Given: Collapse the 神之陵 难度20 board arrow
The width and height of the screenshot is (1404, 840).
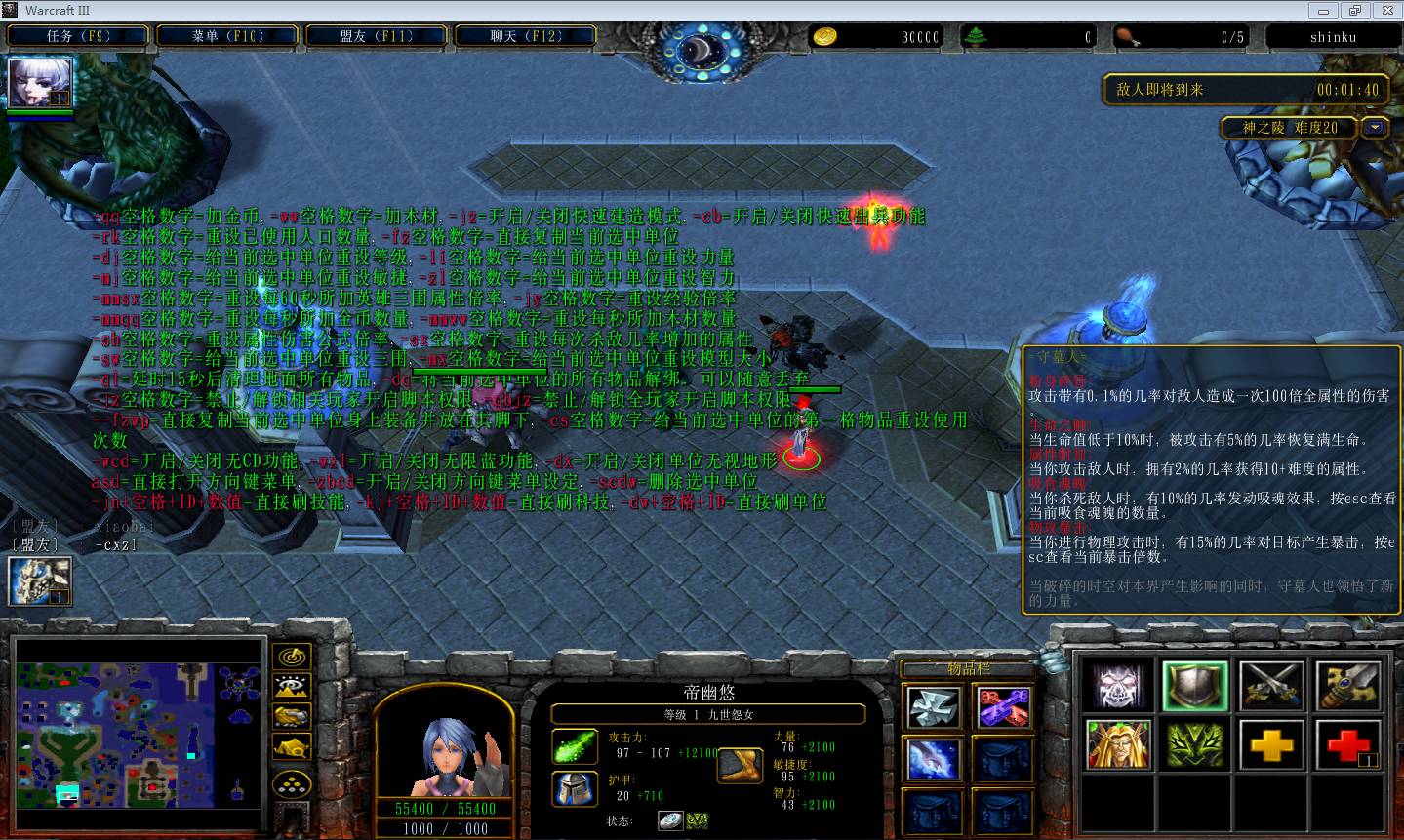Looking at the screenshot, I should tap(1376, 127).
